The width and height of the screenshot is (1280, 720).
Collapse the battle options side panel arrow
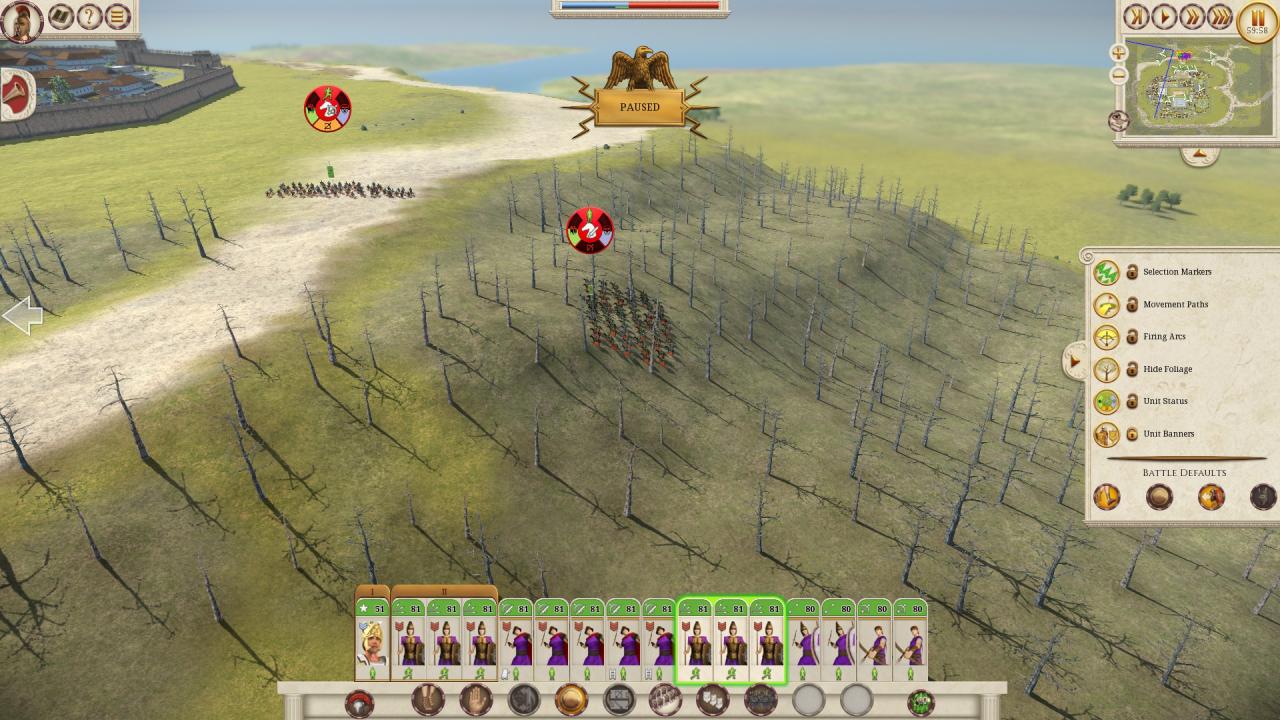1075,361
